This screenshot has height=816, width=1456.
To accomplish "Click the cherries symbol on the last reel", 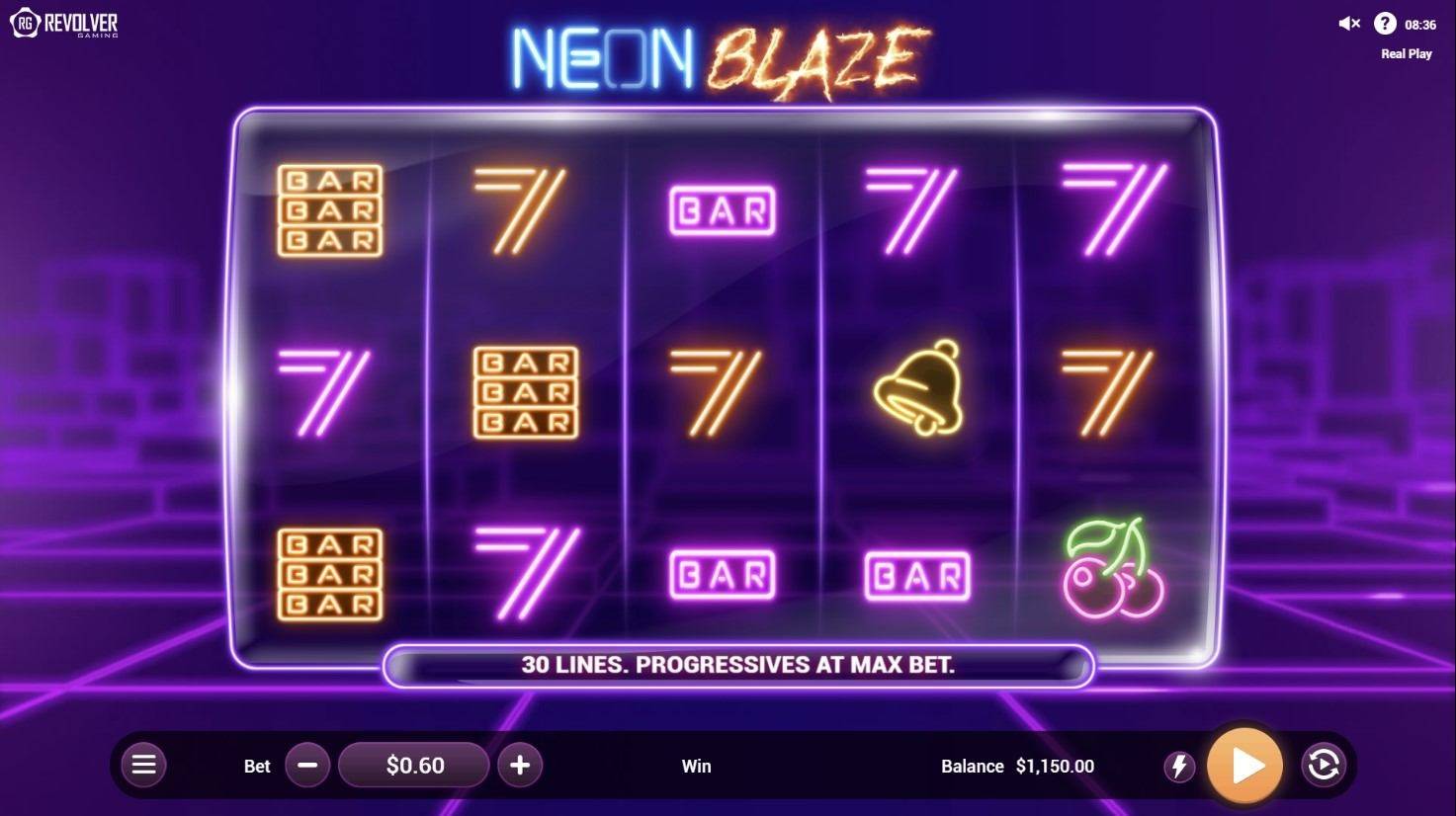I will (x=1115, y=573).
